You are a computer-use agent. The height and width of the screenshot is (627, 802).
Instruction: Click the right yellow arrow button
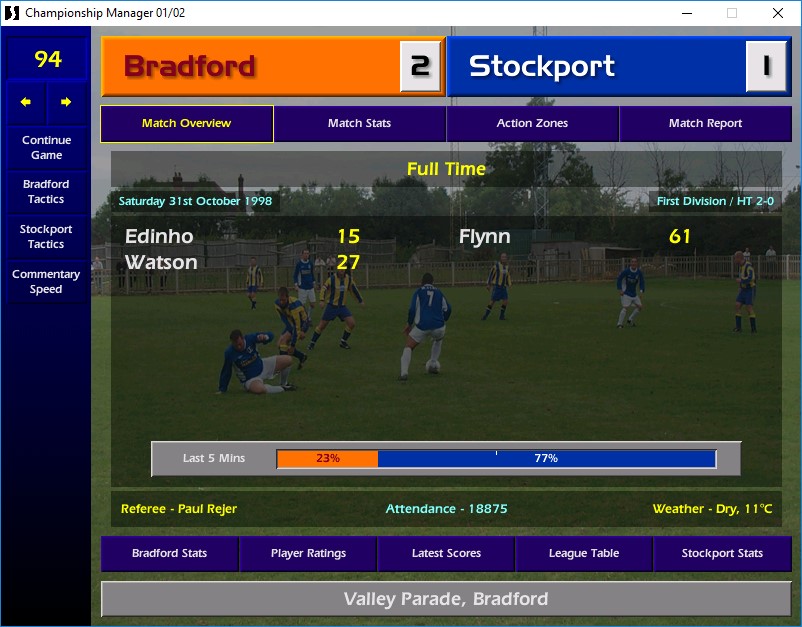click(66, 102)
